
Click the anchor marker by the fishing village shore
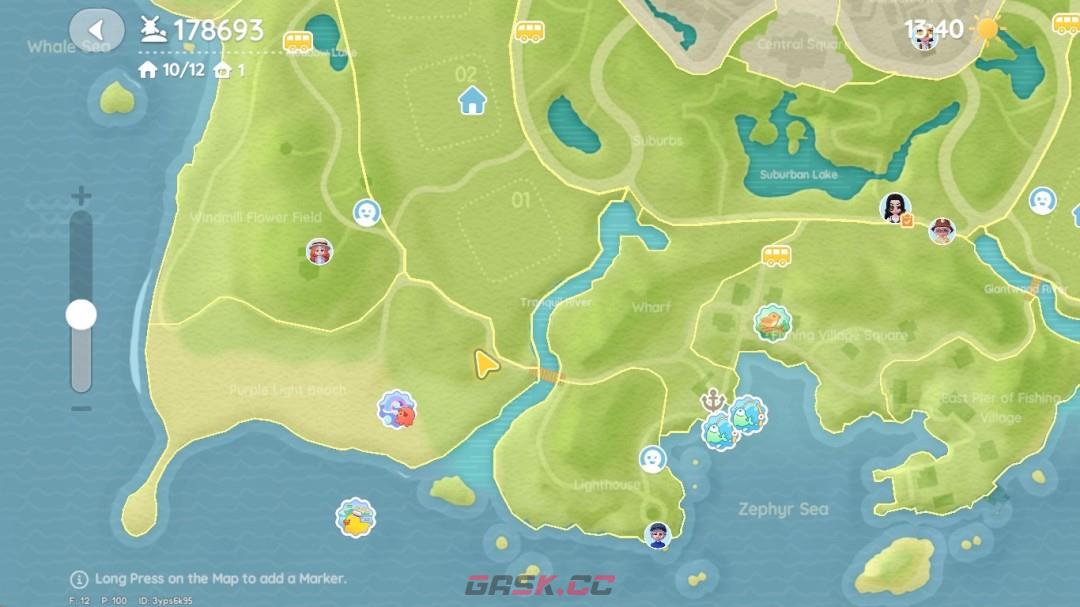(x=712, y=399)
